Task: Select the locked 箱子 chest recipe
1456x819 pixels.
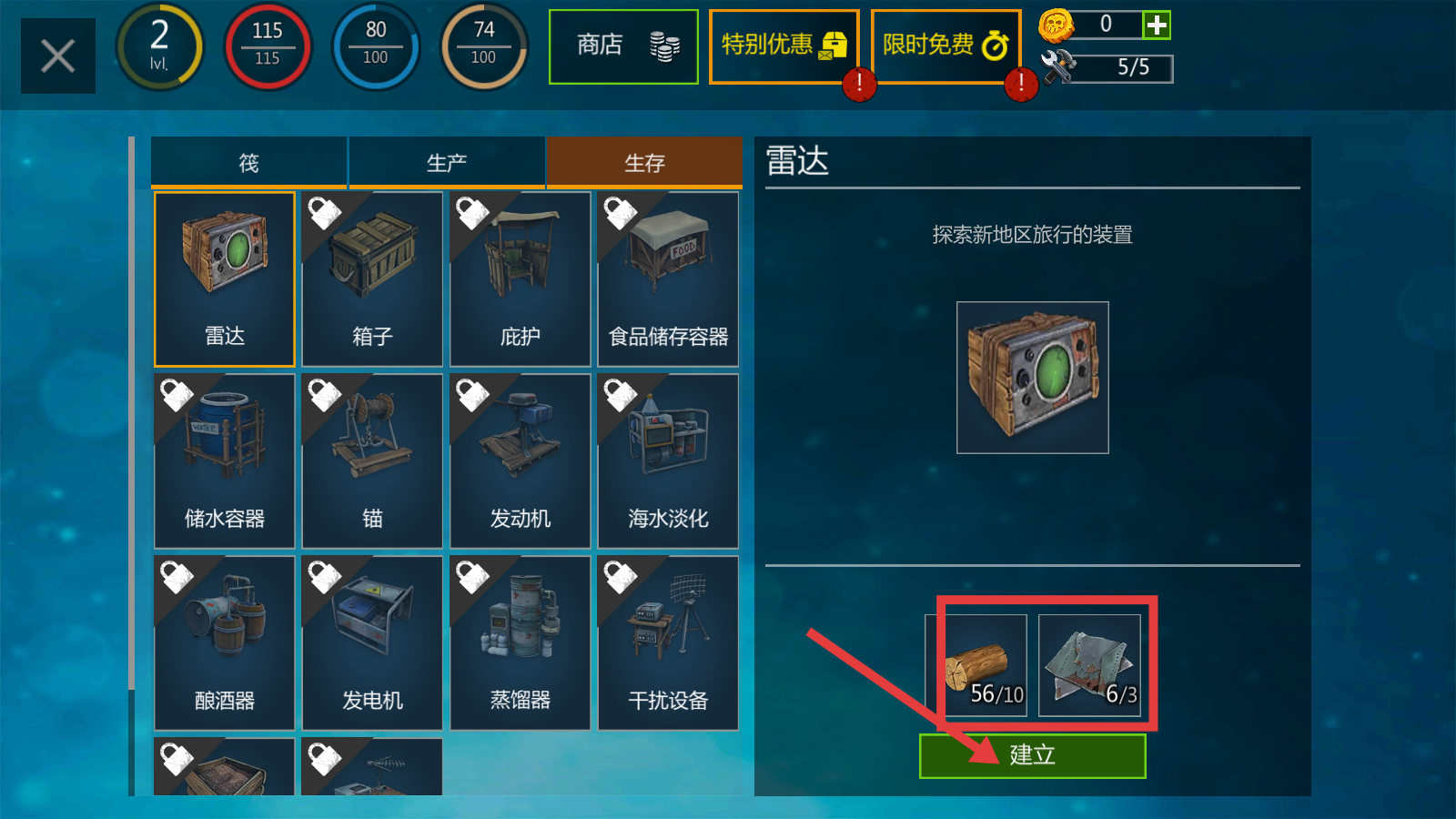Action: pos(372,278)
